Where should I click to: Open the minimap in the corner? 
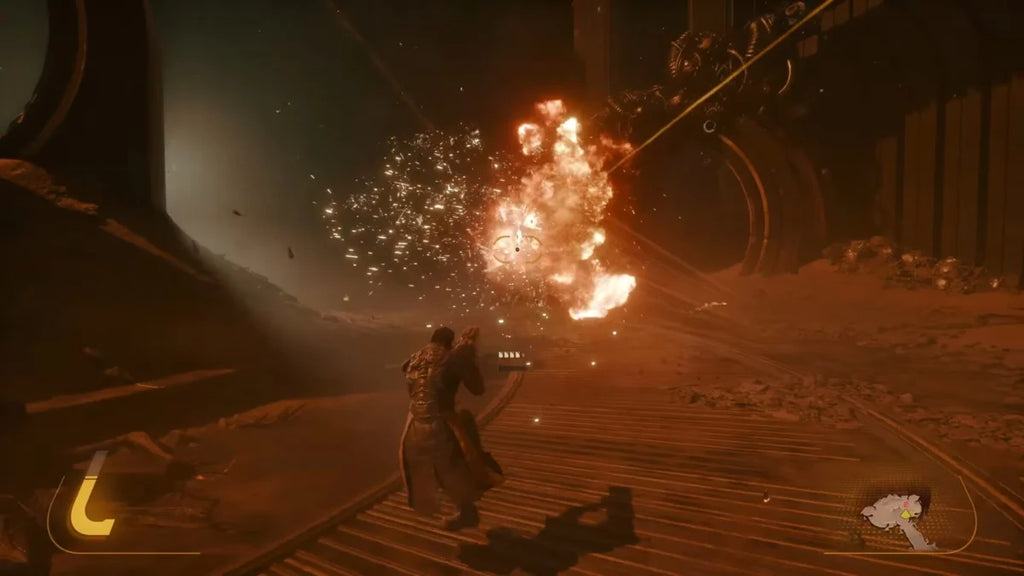point(900,516)
